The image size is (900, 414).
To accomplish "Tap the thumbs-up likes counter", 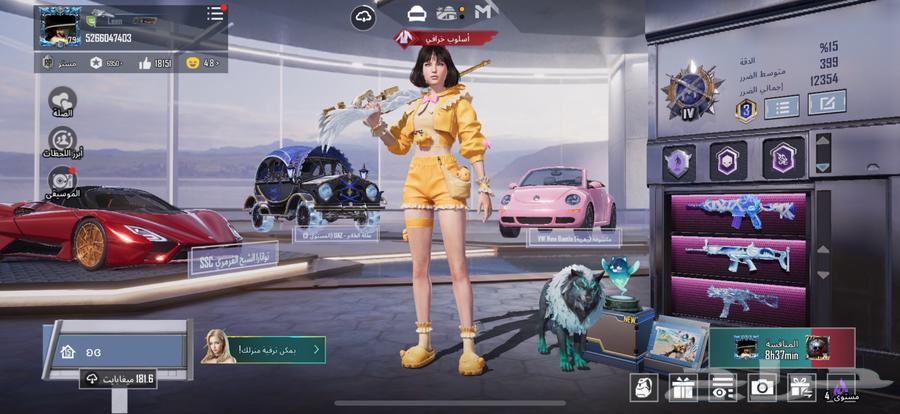I will (x=154, y=63).
